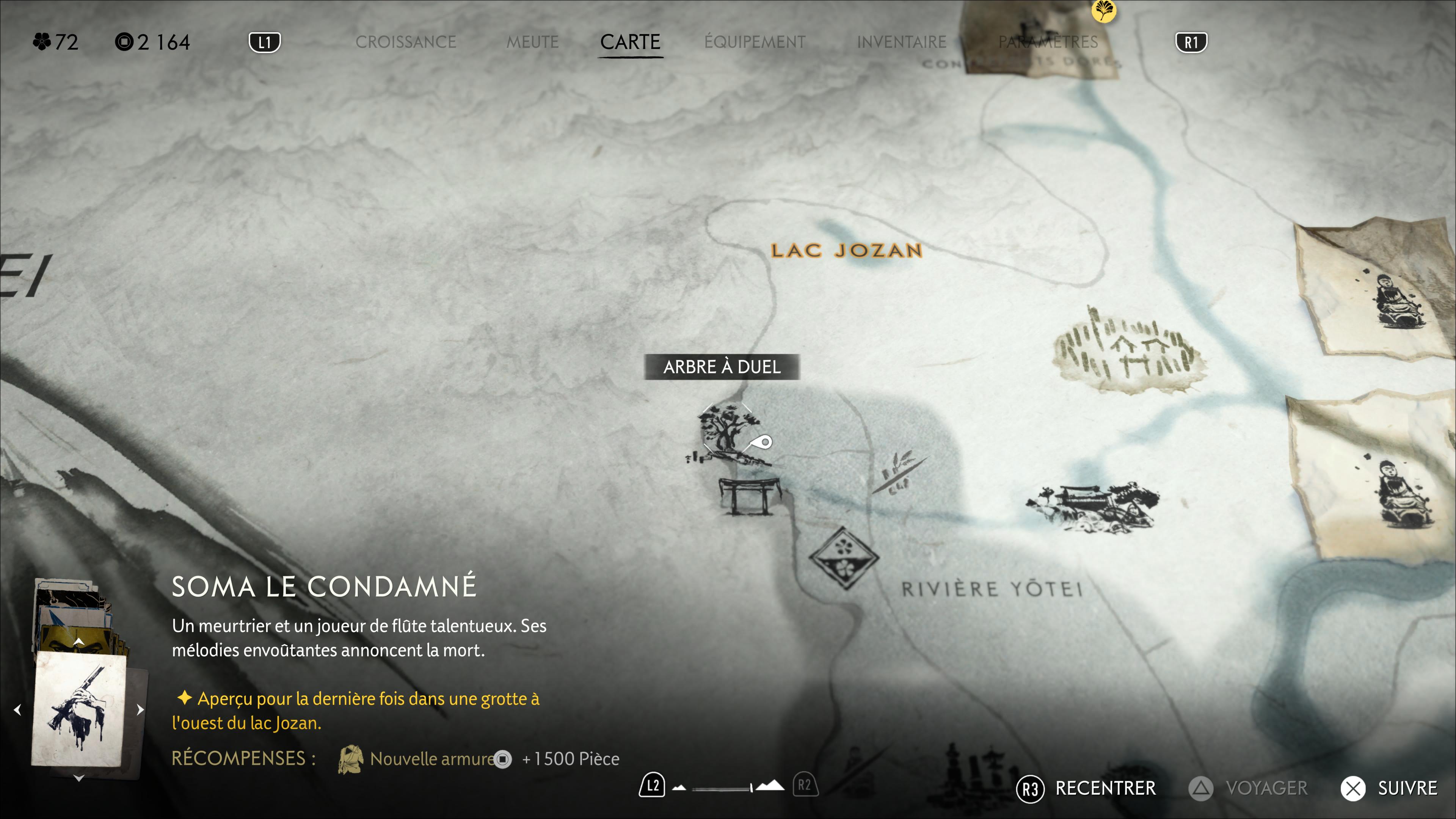Select the Lac Jozan region label
This screenshot has width=1456, height=819.
click(x=846, y=250)
